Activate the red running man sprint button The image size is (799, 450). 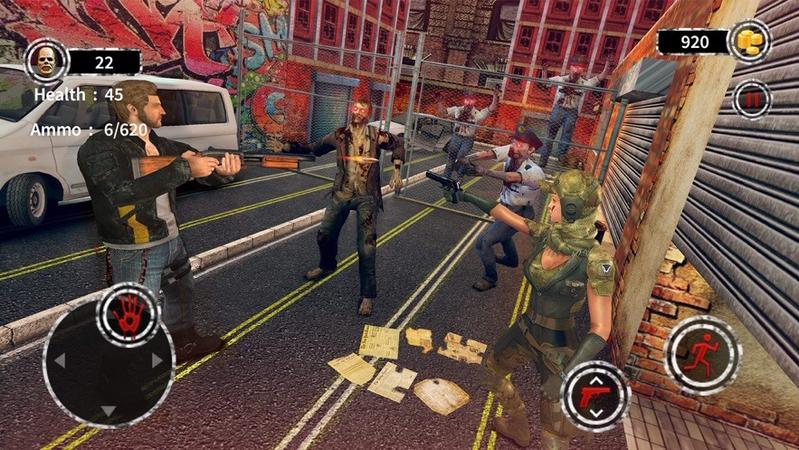[702, 355]
